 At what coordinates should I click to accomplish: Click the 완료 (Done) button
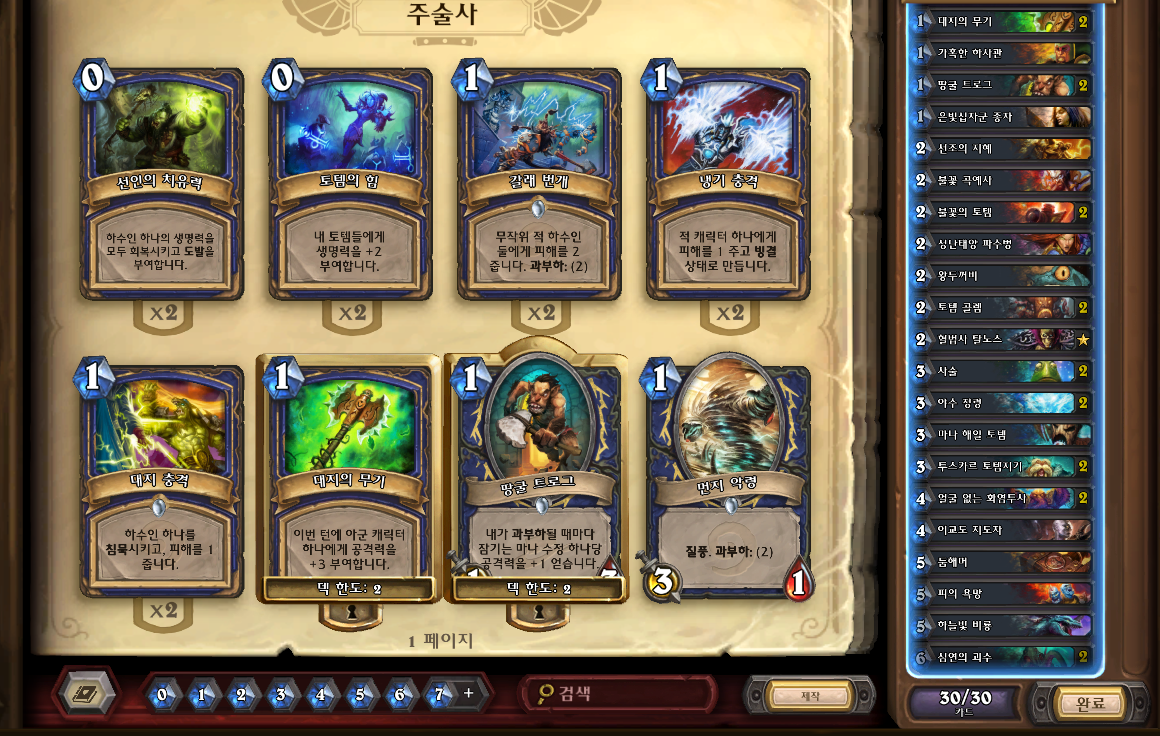(x=1089, y=703)
